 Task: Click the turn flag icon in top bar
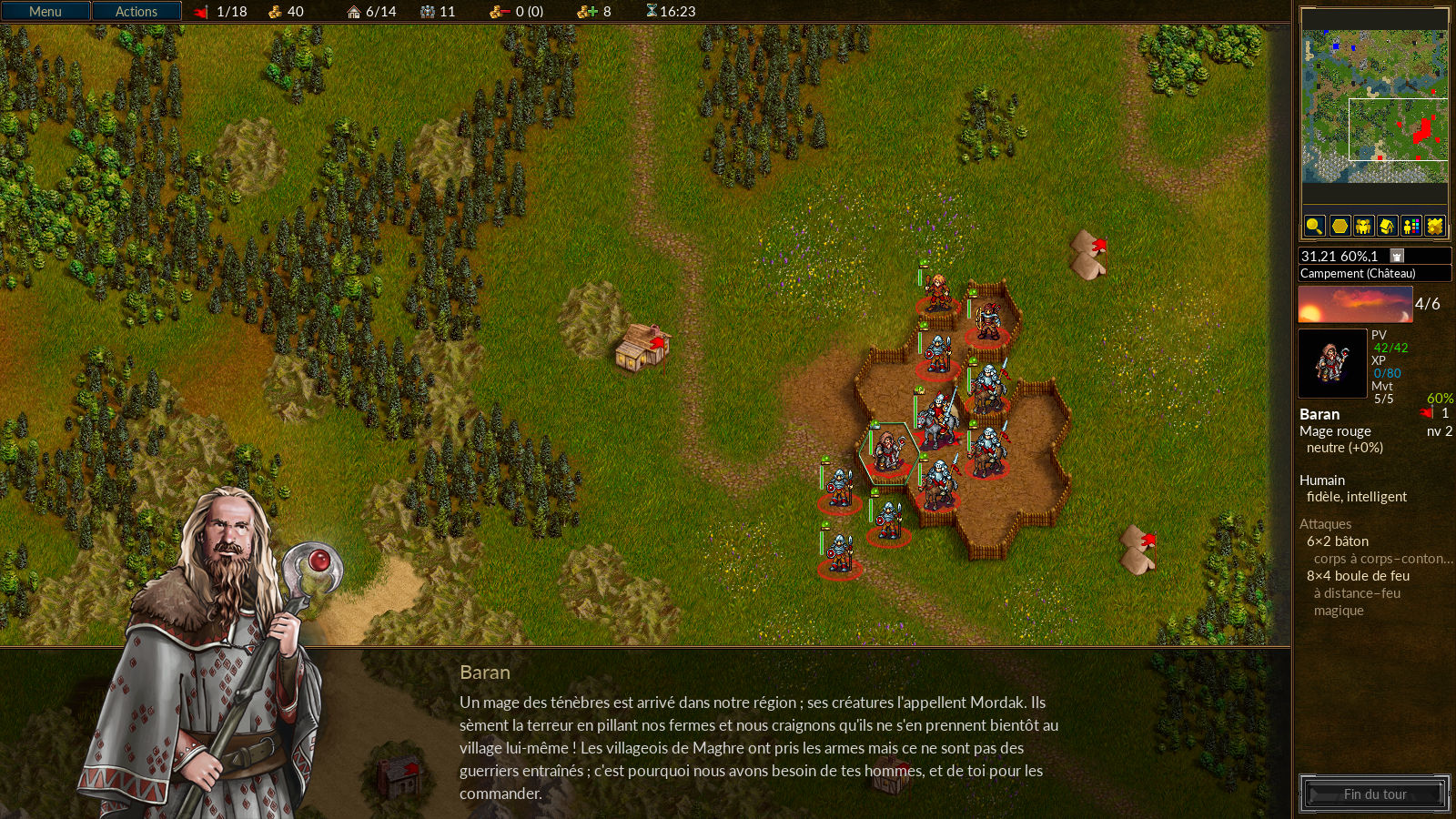[201, 12]
